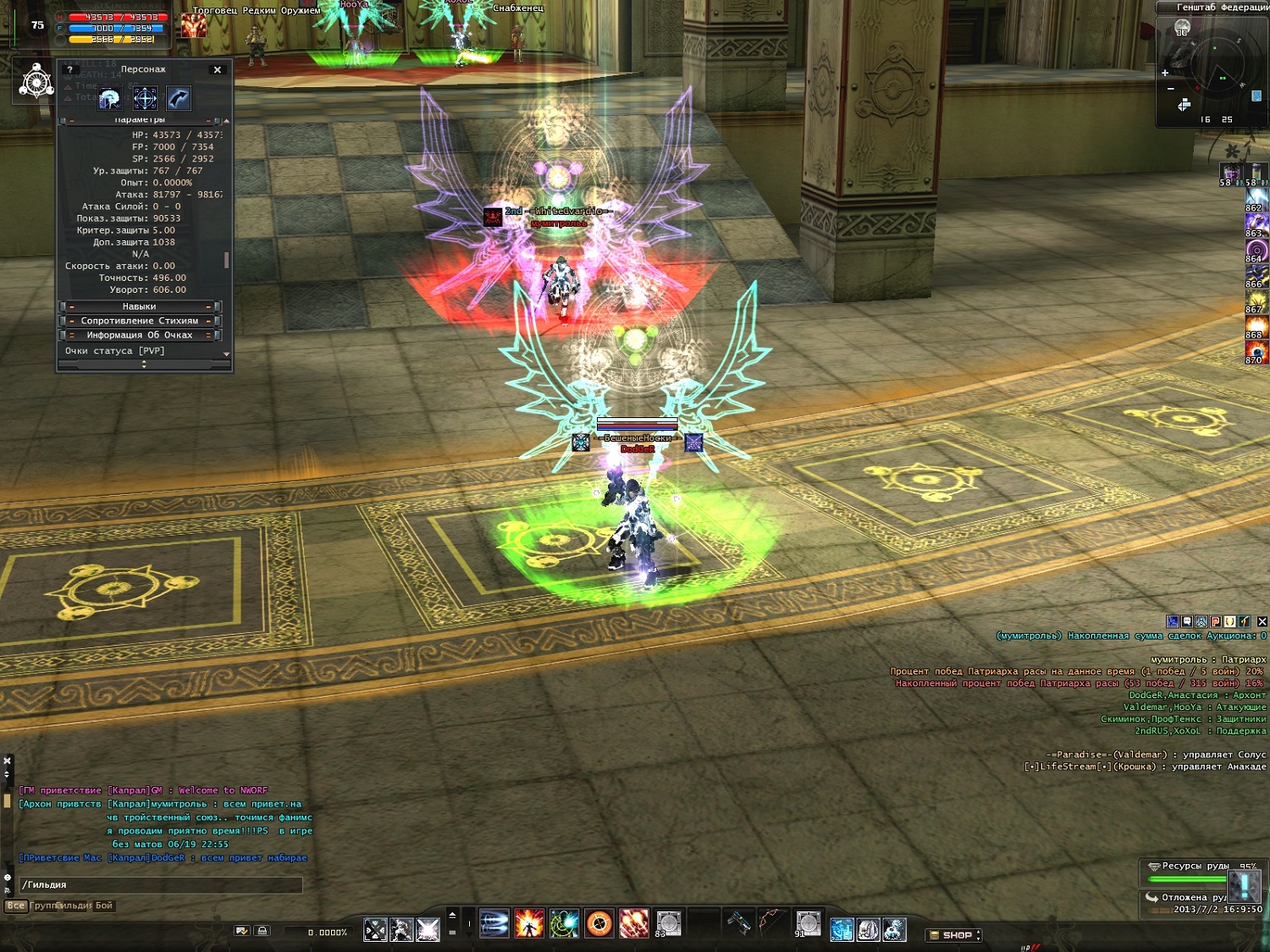This screenshot has width=1270, height=952.
Task: Activate the blue triple-projectile skill
Action: (x=494, y=924)
